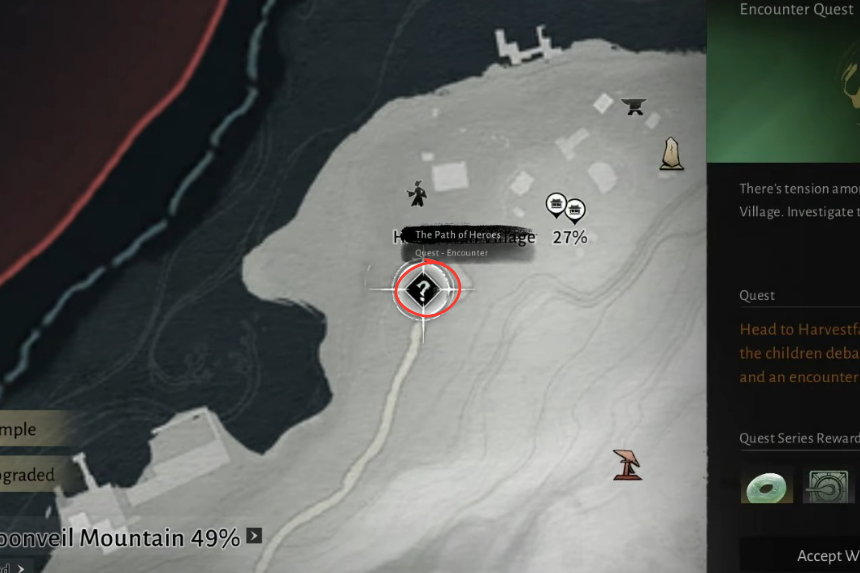Inspect the square teal-patterned reward item
Screen dimensions: 860x573
point(826,487)
